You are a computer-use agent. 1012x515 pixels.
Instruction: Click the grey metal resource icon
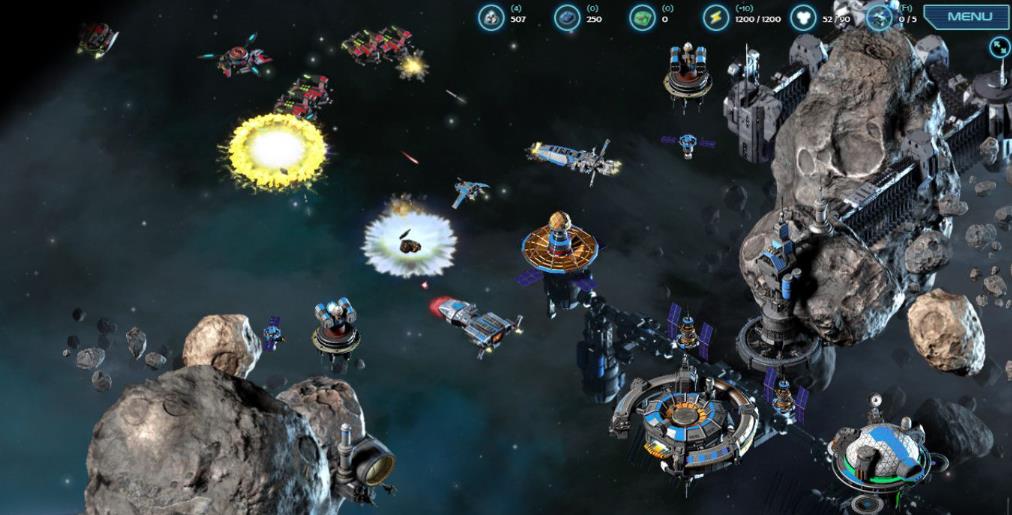490,17
